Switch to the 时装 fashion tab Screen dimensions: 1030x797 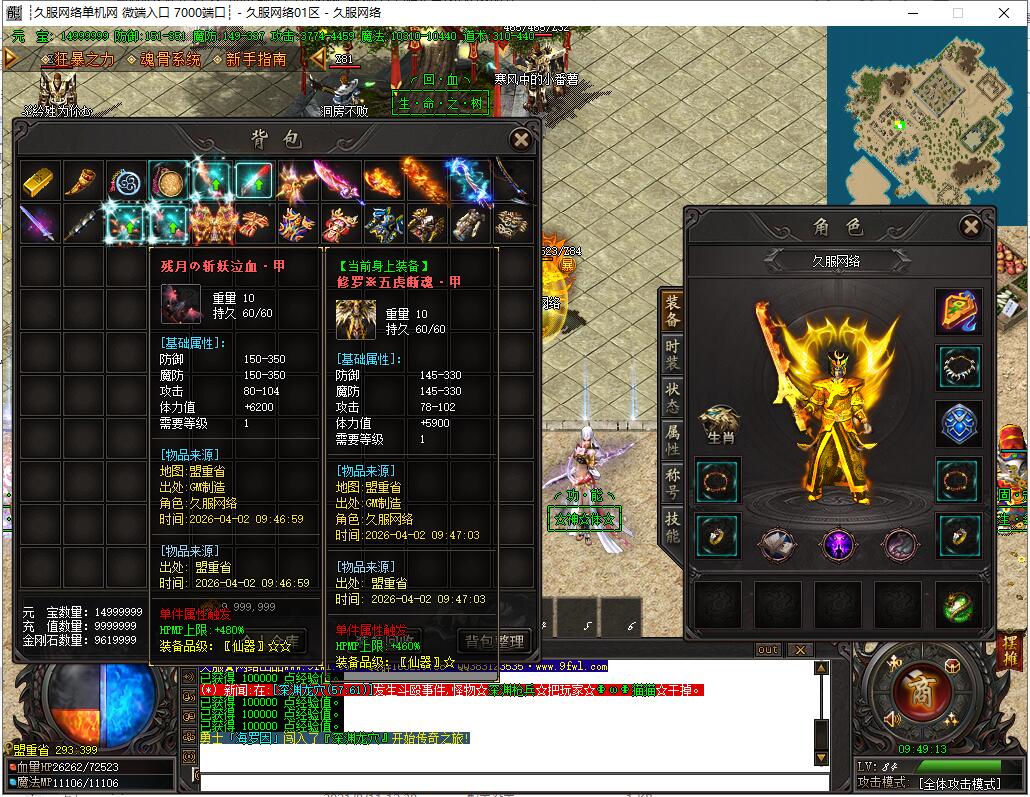pos(673,353)
